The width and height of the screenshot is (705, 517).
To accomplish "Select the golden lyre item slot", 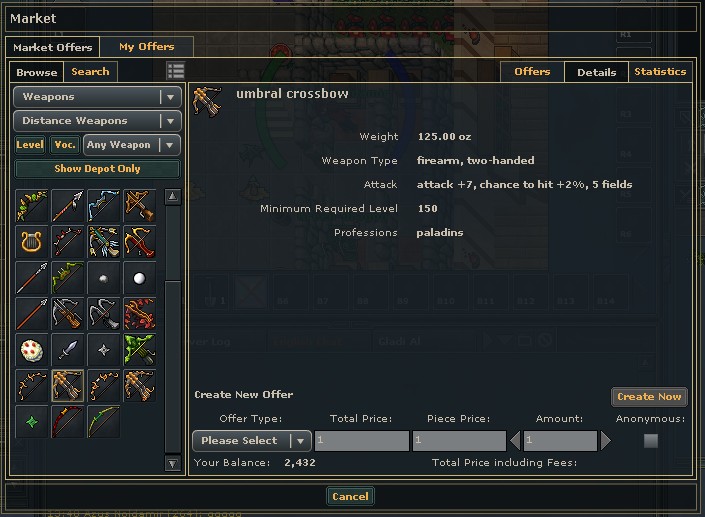I will pyautogui.click(x=31, y=241).
